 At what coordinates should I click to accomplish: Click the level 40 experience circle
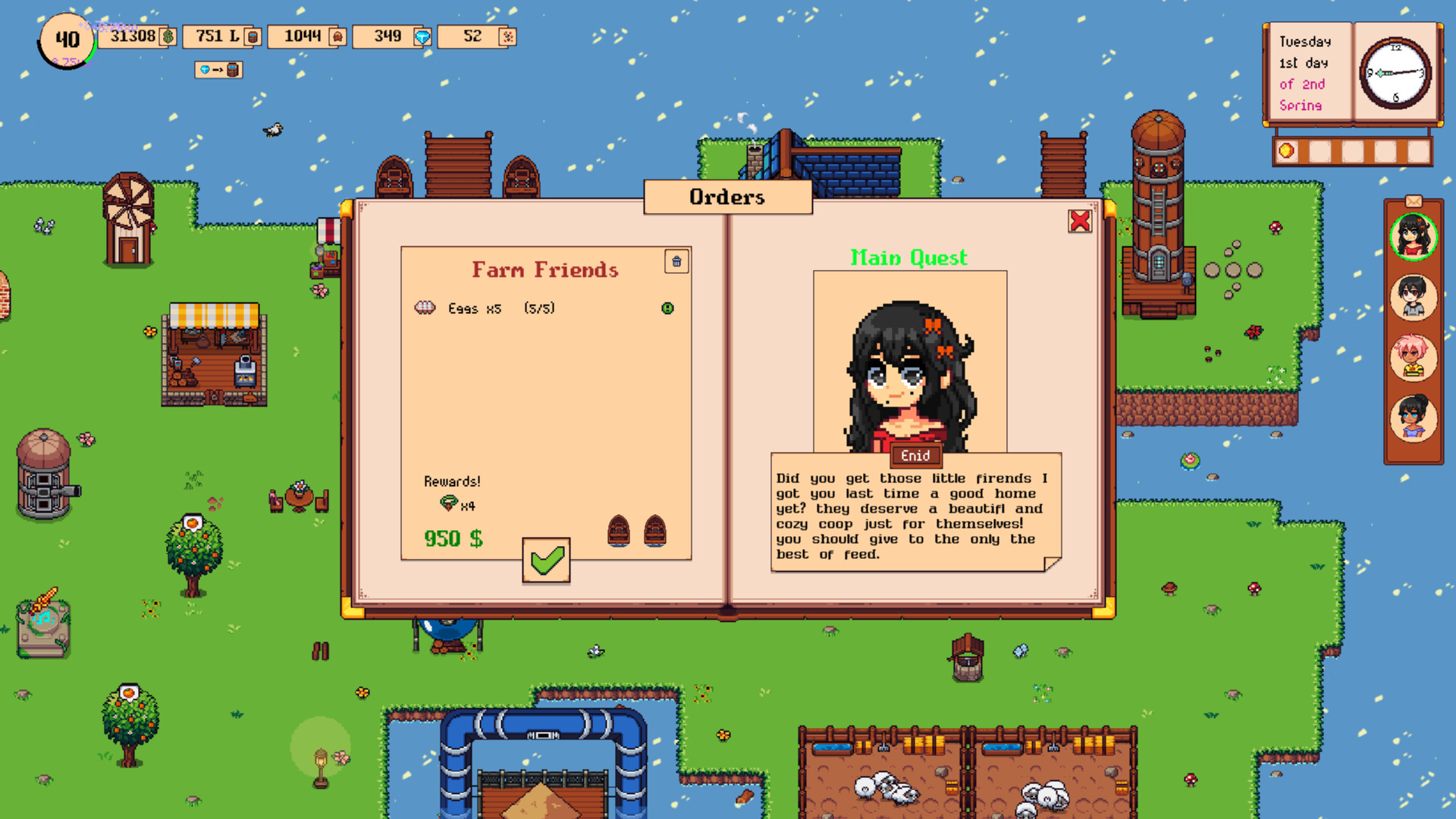67,40
